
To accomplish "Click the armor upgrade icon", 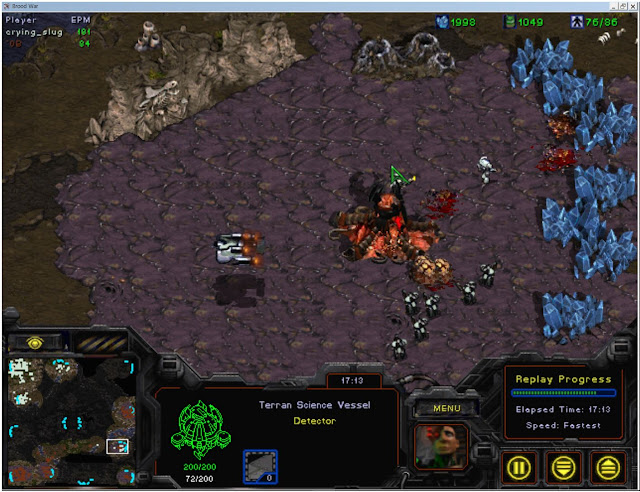I will point(259,466).
